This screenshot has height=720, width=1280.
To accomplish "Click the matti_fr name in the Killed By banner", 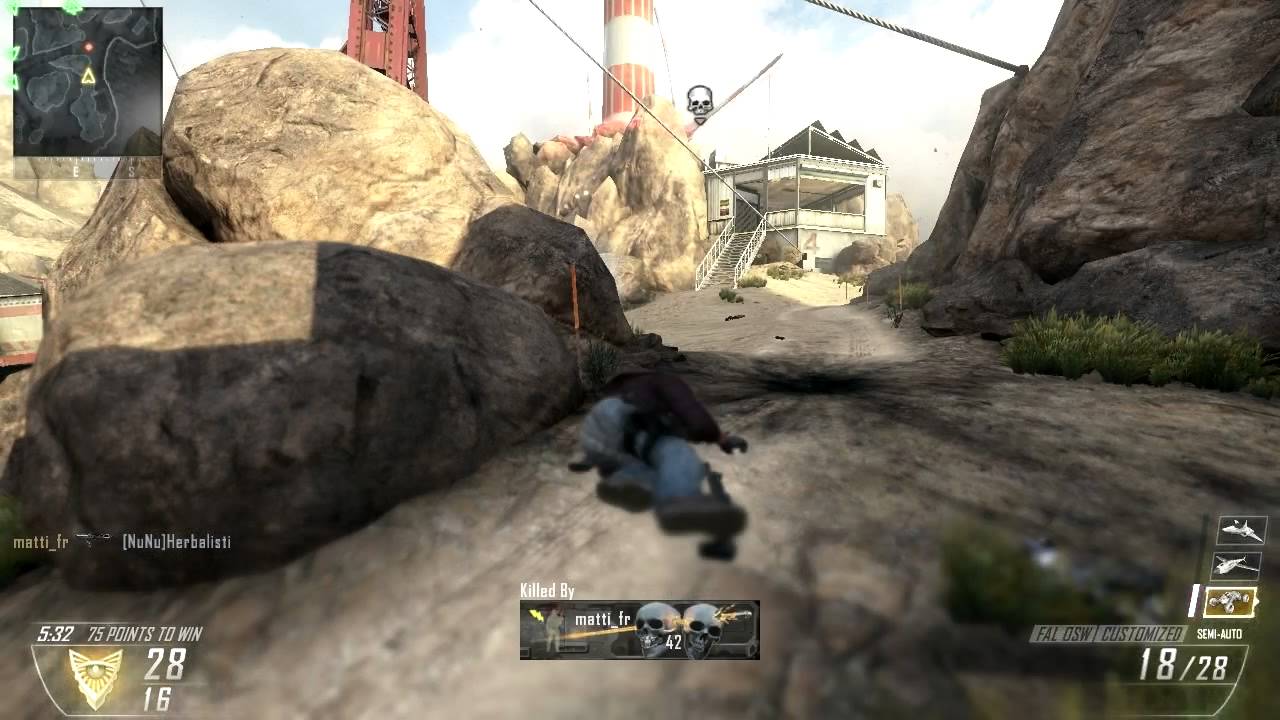I will click(x=603, y=620).
